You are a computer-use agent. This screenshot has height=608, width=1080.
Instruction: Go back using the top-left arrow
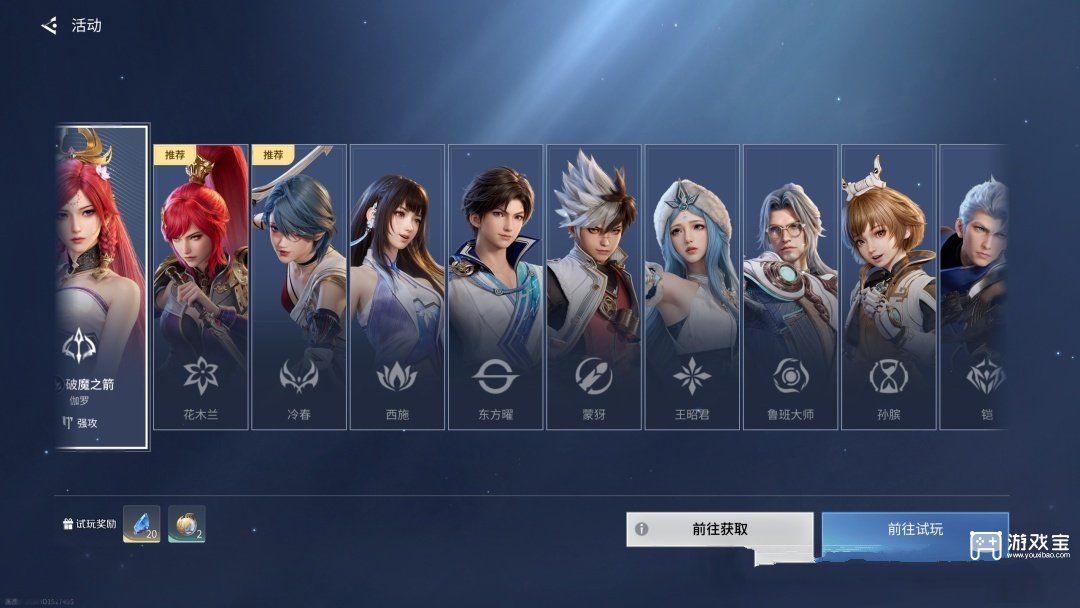click(x=49, y=26)
